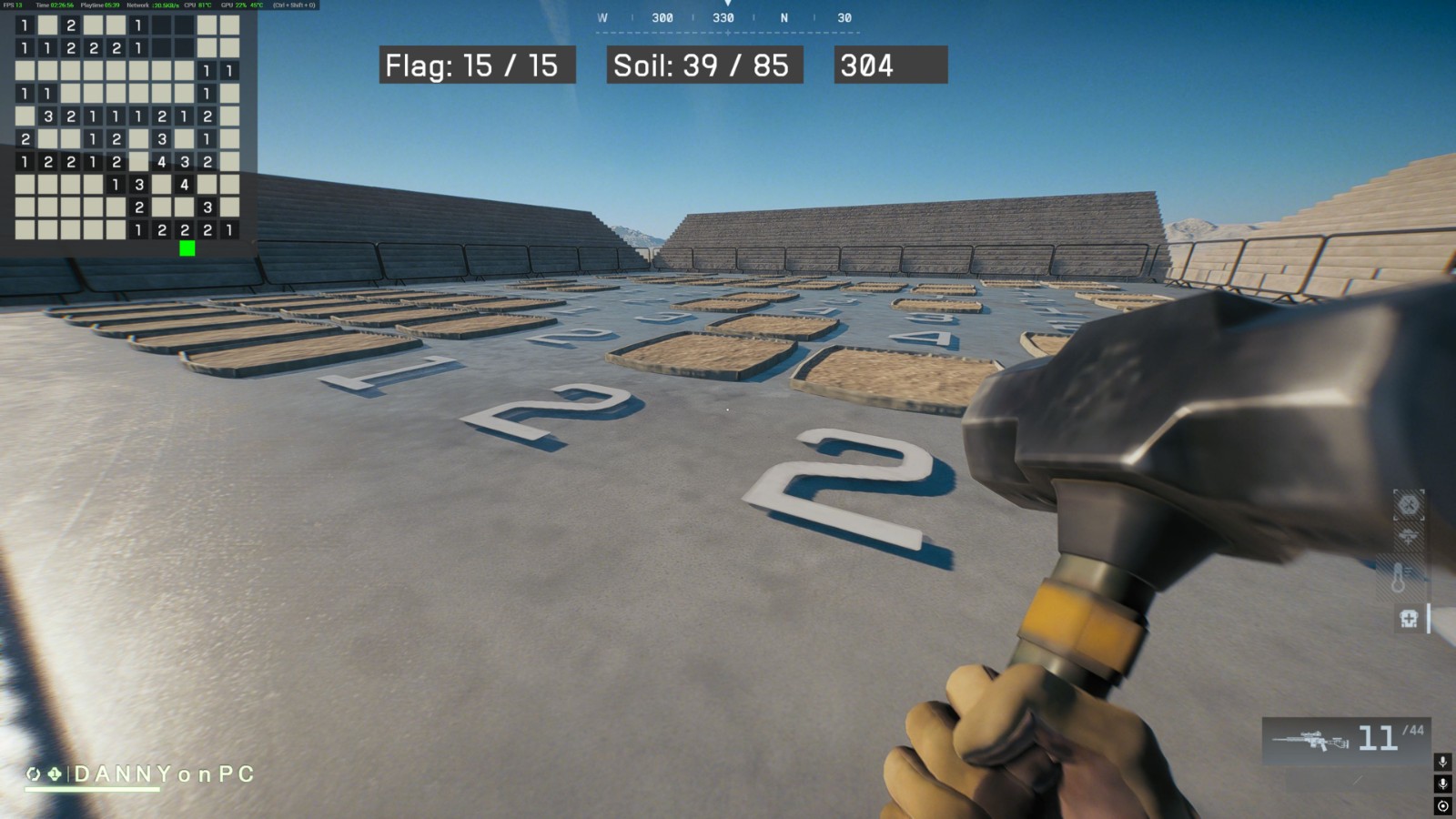Select the sniper rifle weapon slot
1456x819 pixels.
point(1310,741)
